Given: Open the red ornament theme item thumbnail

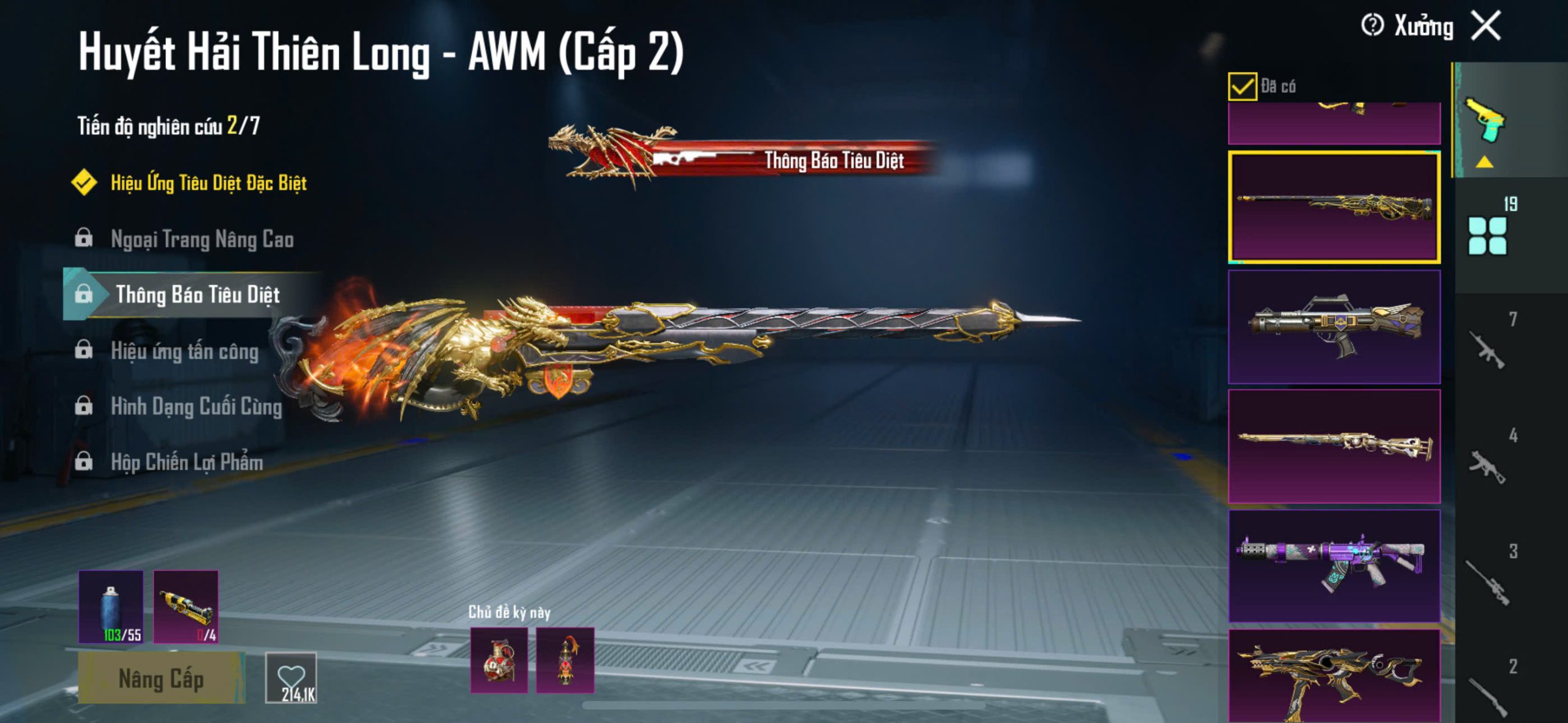Looking at the screenshot, I should 565,661.
